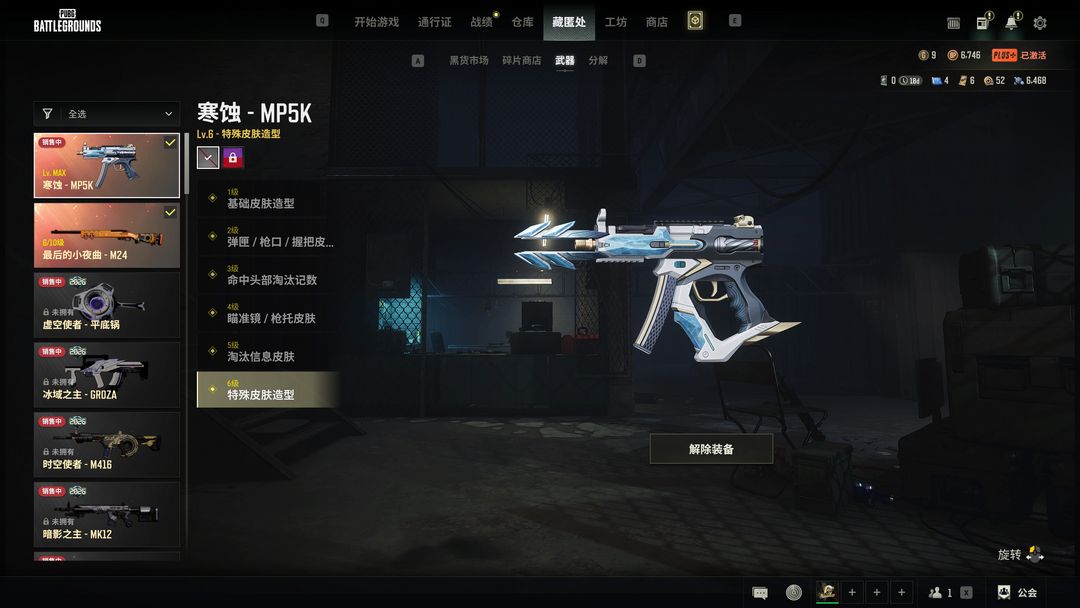Open the 开始游戏 menu tab
Image resolution: width=1080 pixels, height=608 pixels.
click(x=376, y=22)
